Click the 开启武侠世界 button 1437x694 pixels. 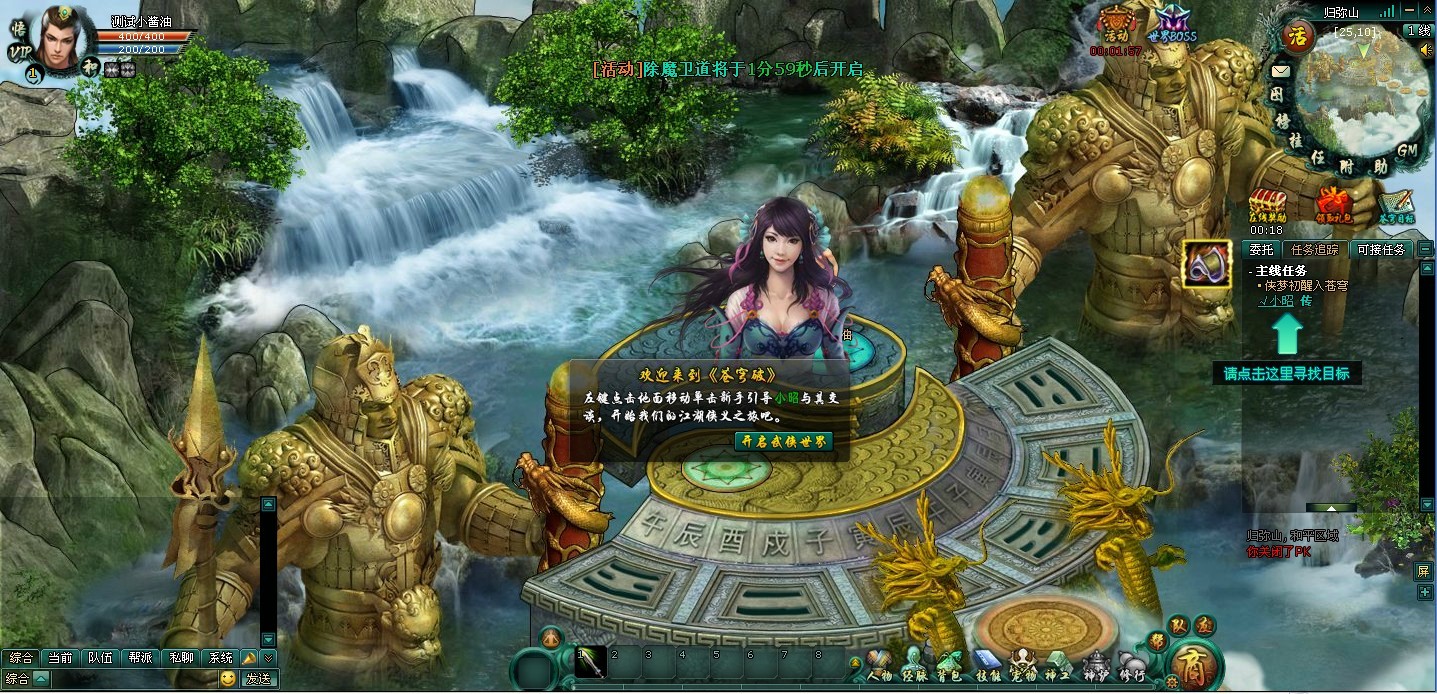(x=783, y=441)
